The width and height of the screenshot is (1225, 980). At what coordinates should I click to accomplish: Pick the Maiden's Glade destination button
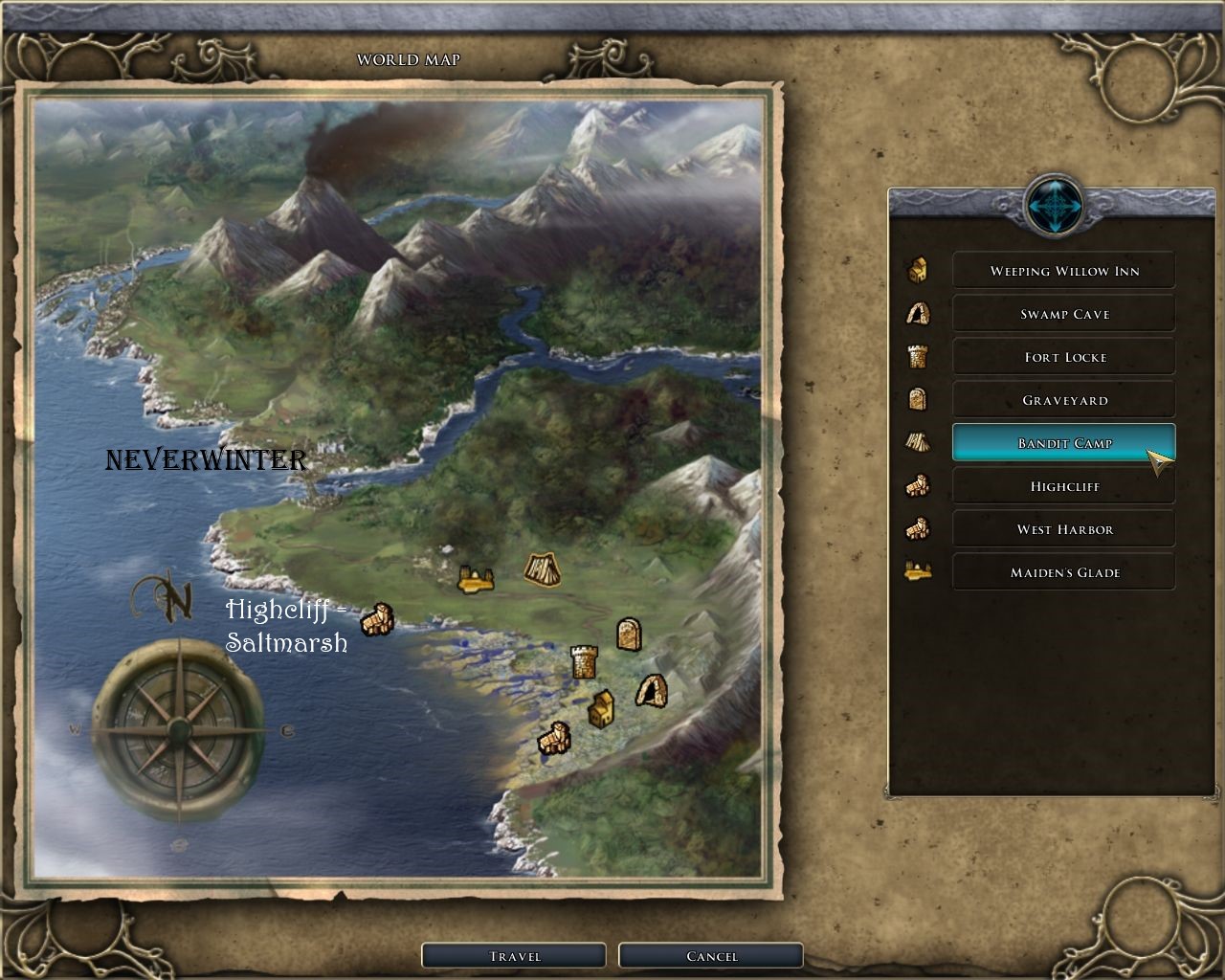tap(1063, 572)
